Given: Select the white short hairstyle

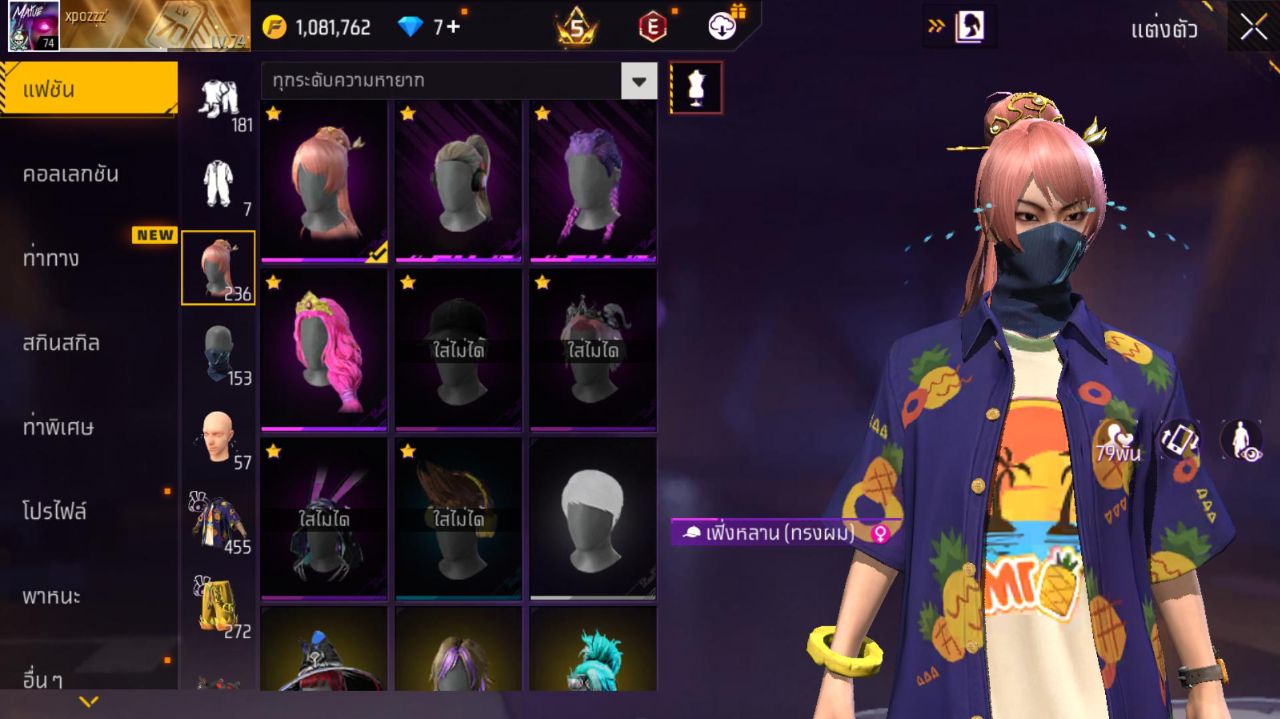Looking at the screenshot, I should (592, 518).
